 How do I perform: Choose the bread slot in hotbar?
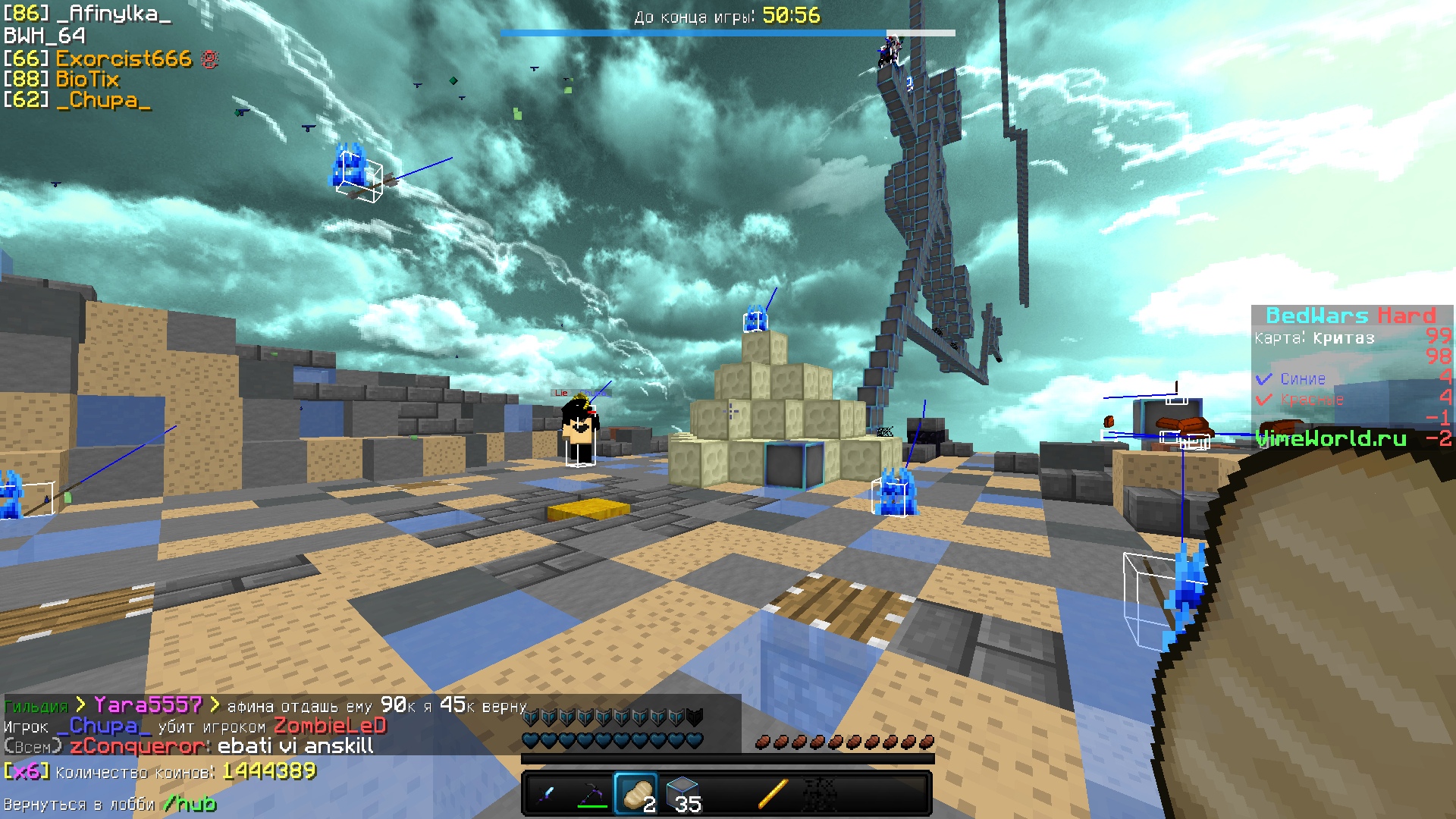click(636, 794)
